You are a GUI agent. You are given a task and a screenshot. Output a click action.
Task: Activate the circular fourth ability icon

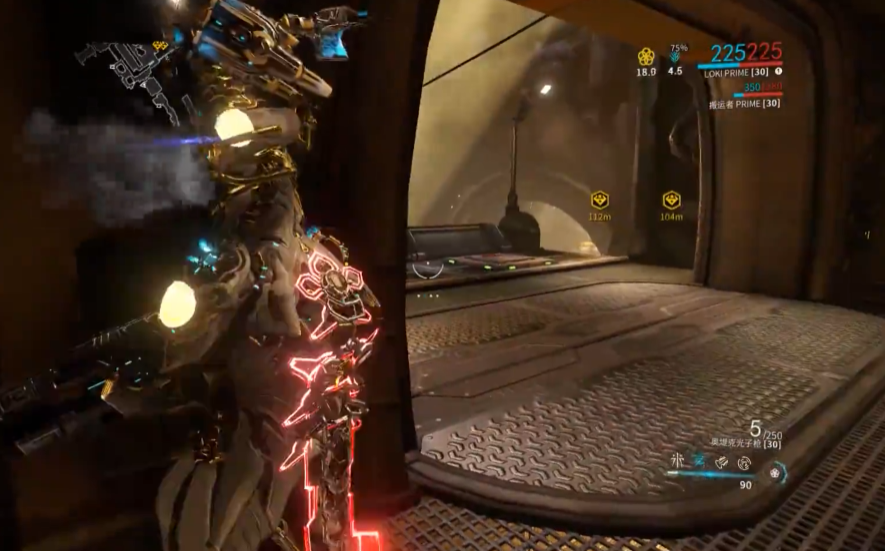tap(744, 462)
